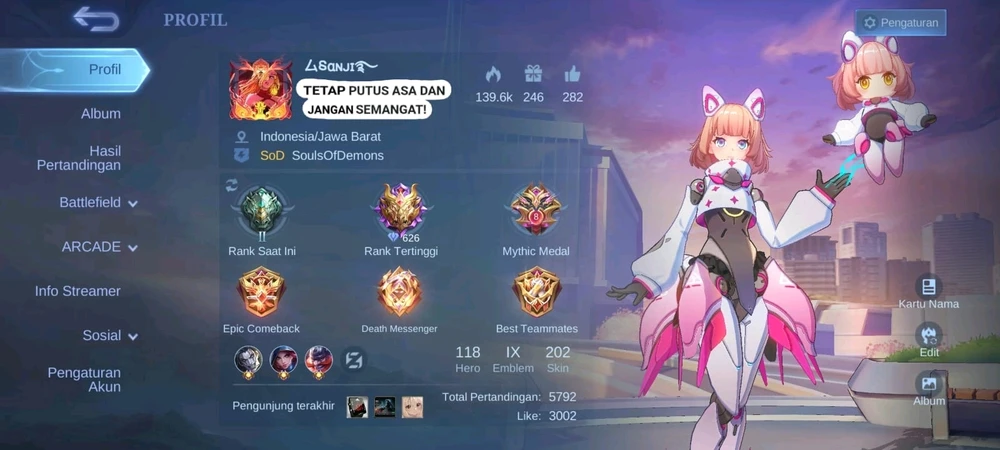
Task: View the Mythic Medal badge
Action: [x=536, y=210]
